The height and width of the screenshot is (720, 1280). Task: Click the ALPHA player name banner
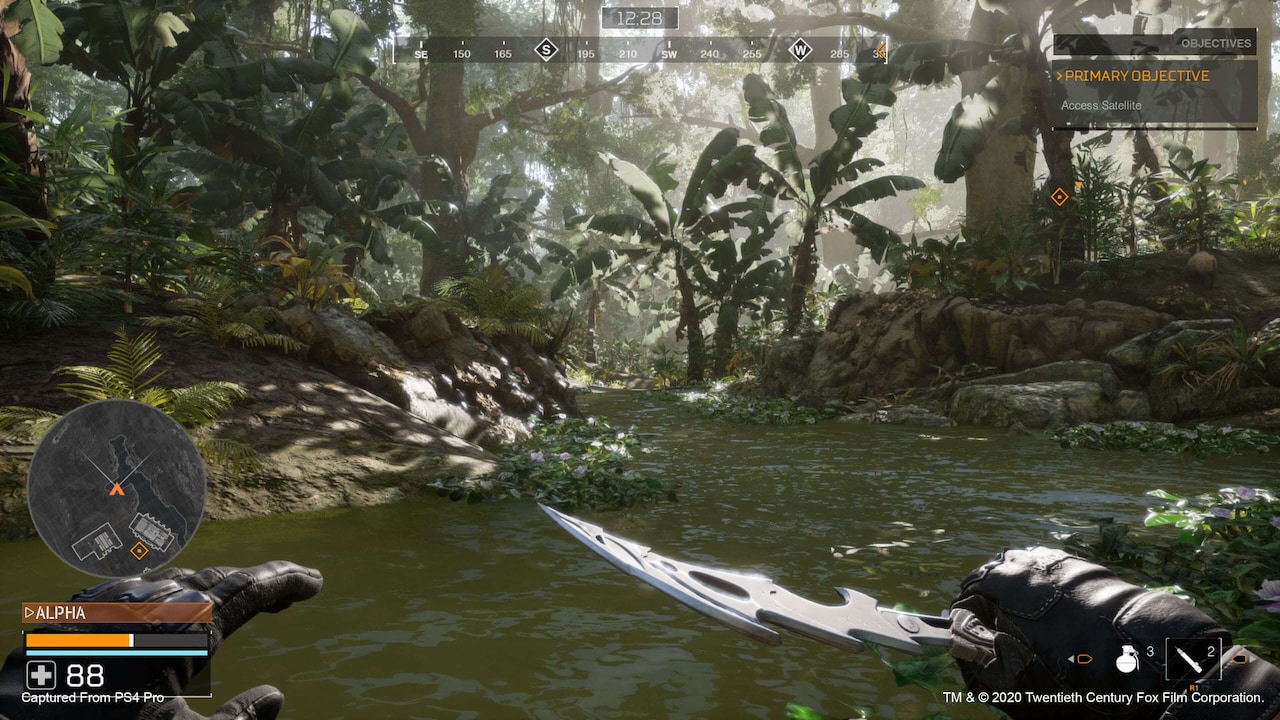[116, 613]
